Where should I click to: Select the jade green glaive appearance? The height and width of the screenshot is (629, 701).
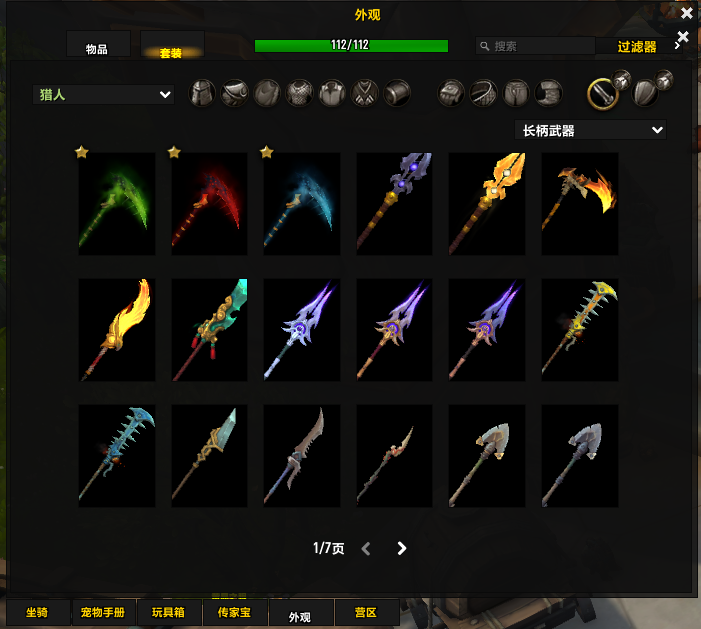209,330
